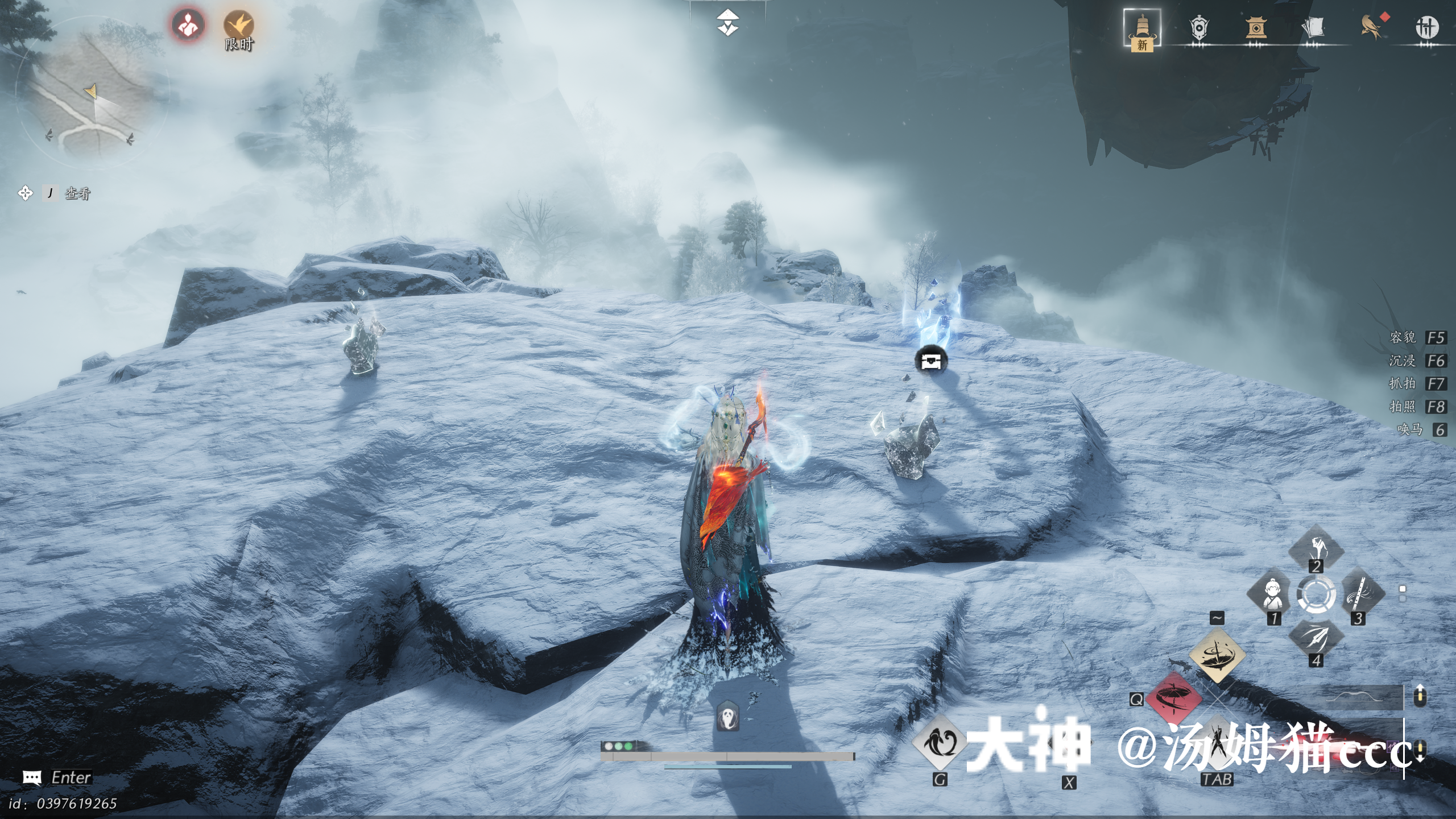Click the chest marker icon
This screenshot has height=819, width=1456.
tap(931, 361)
